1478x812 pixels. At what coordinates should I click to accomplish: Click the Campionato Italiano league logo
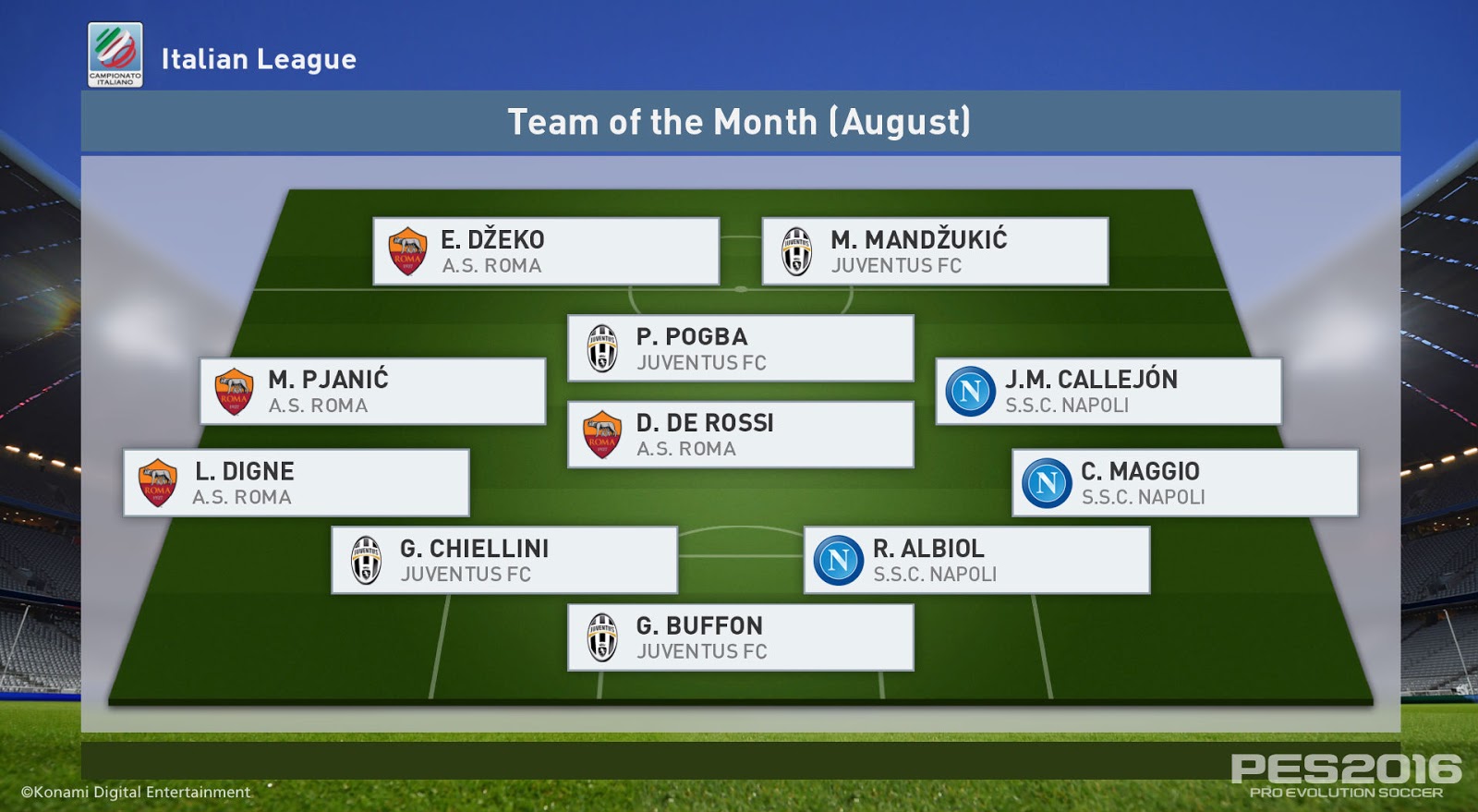(x=115, y=55)
